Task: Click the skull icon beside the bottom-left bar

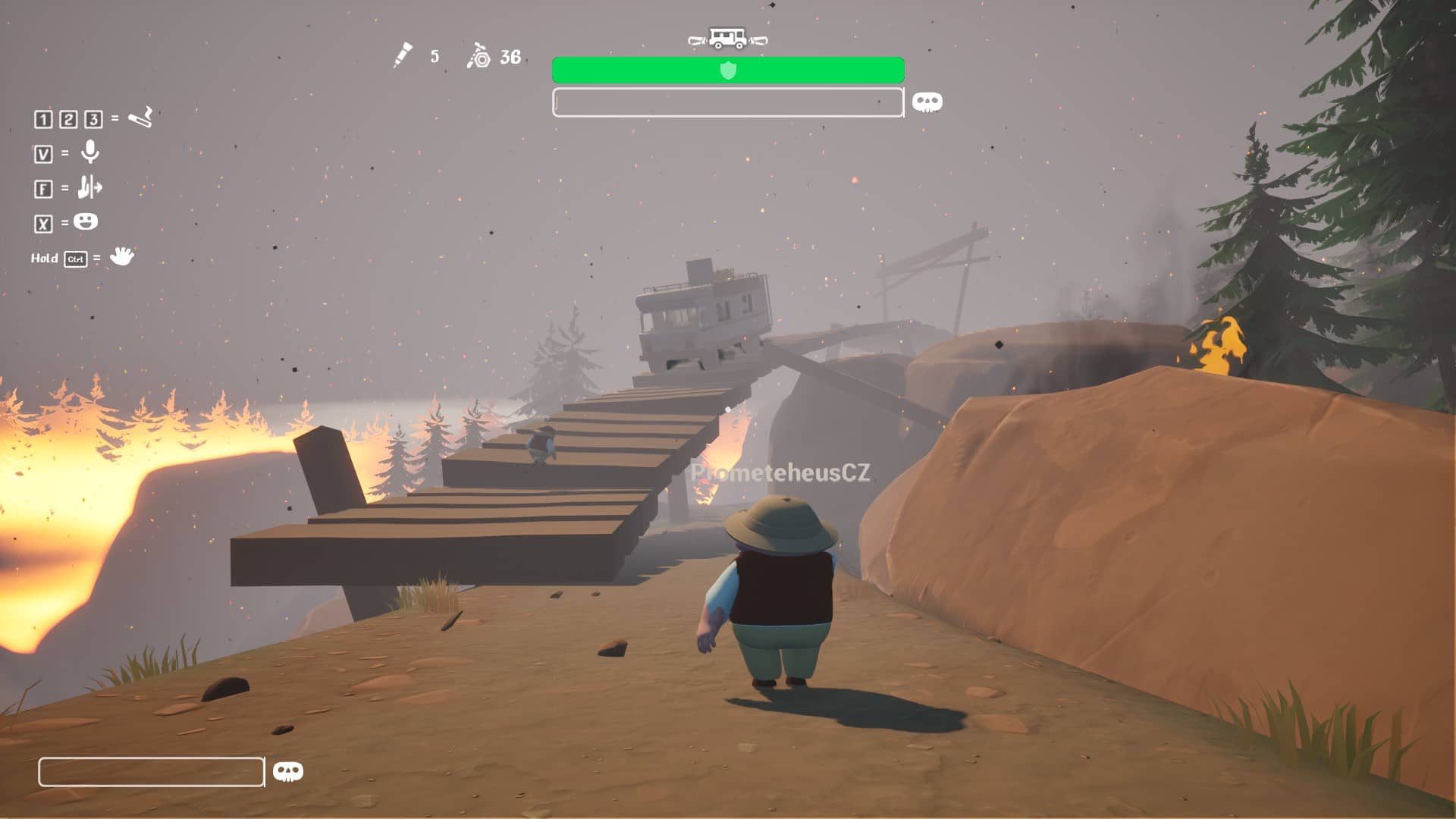Action: pos(287,771)
